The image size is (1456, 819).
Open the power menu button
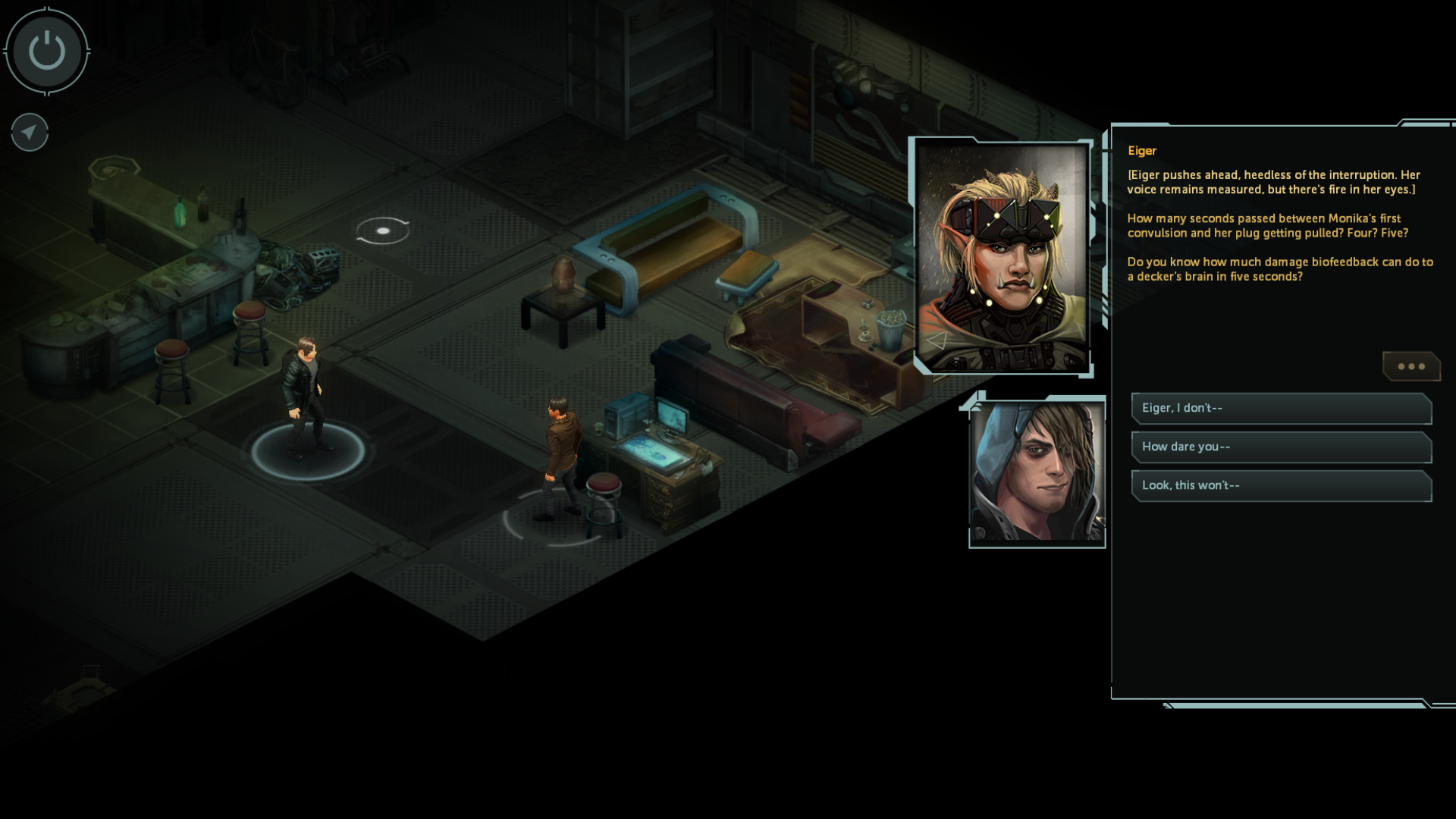tap(47, 52)
